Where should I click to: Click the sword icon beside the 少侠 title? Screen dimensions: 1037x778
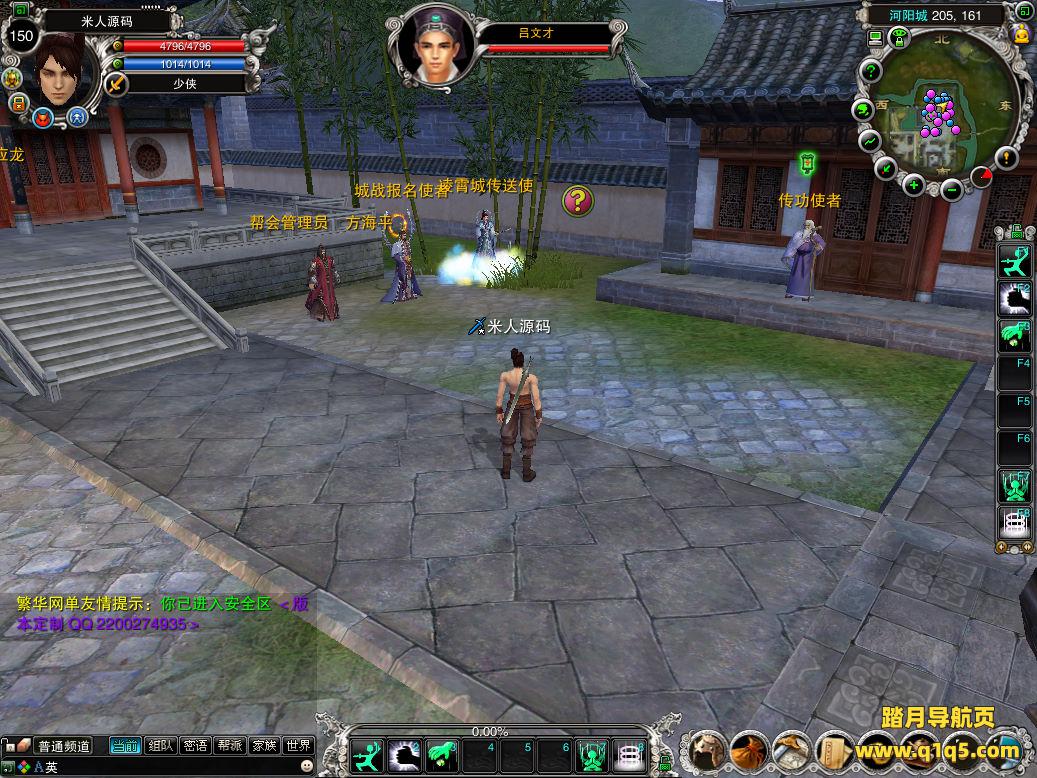(117, 84)
